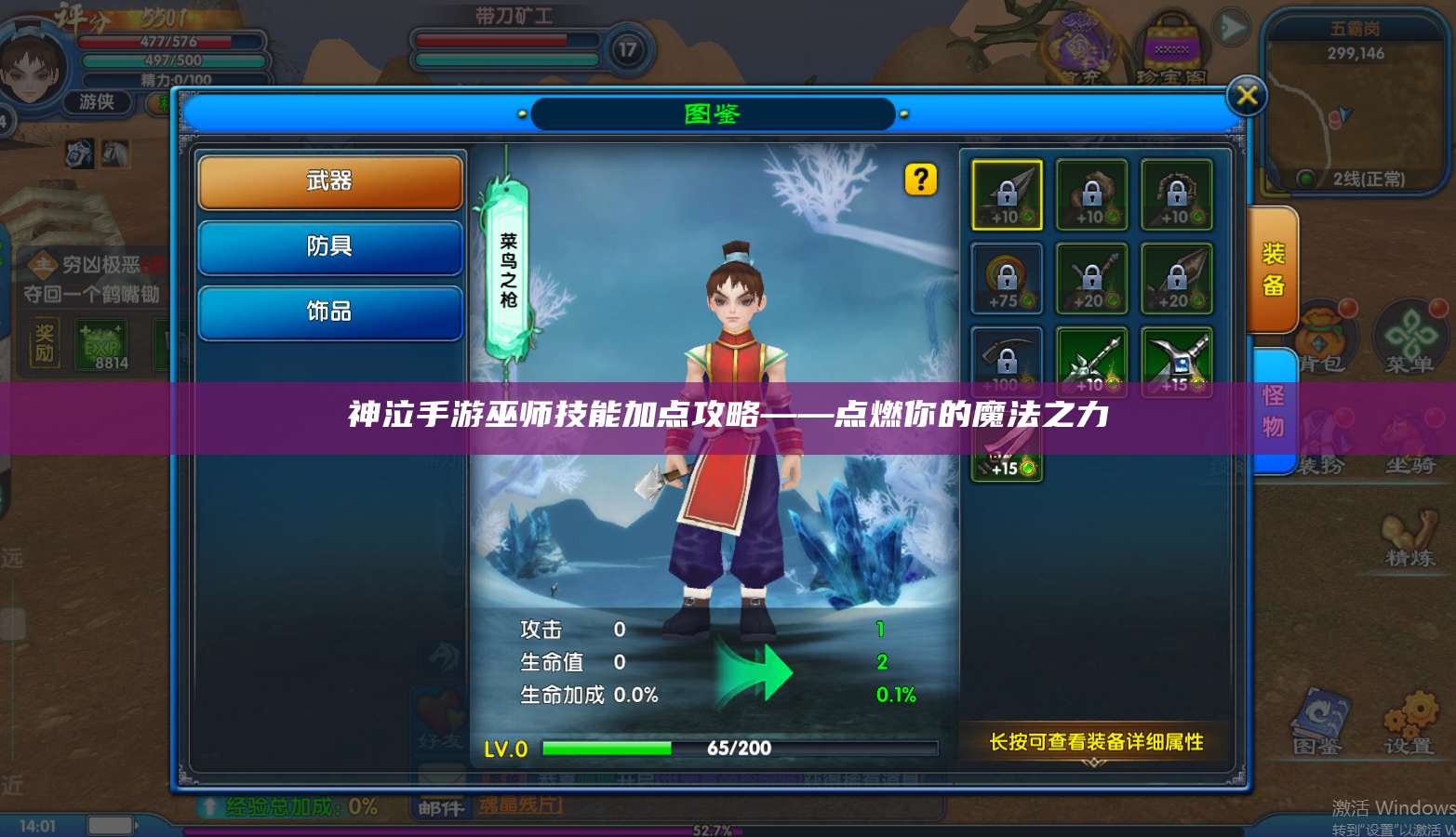The image size is (1456, 837).
Task: Click the question mark help icon above the character
Action: coord(922,179)
